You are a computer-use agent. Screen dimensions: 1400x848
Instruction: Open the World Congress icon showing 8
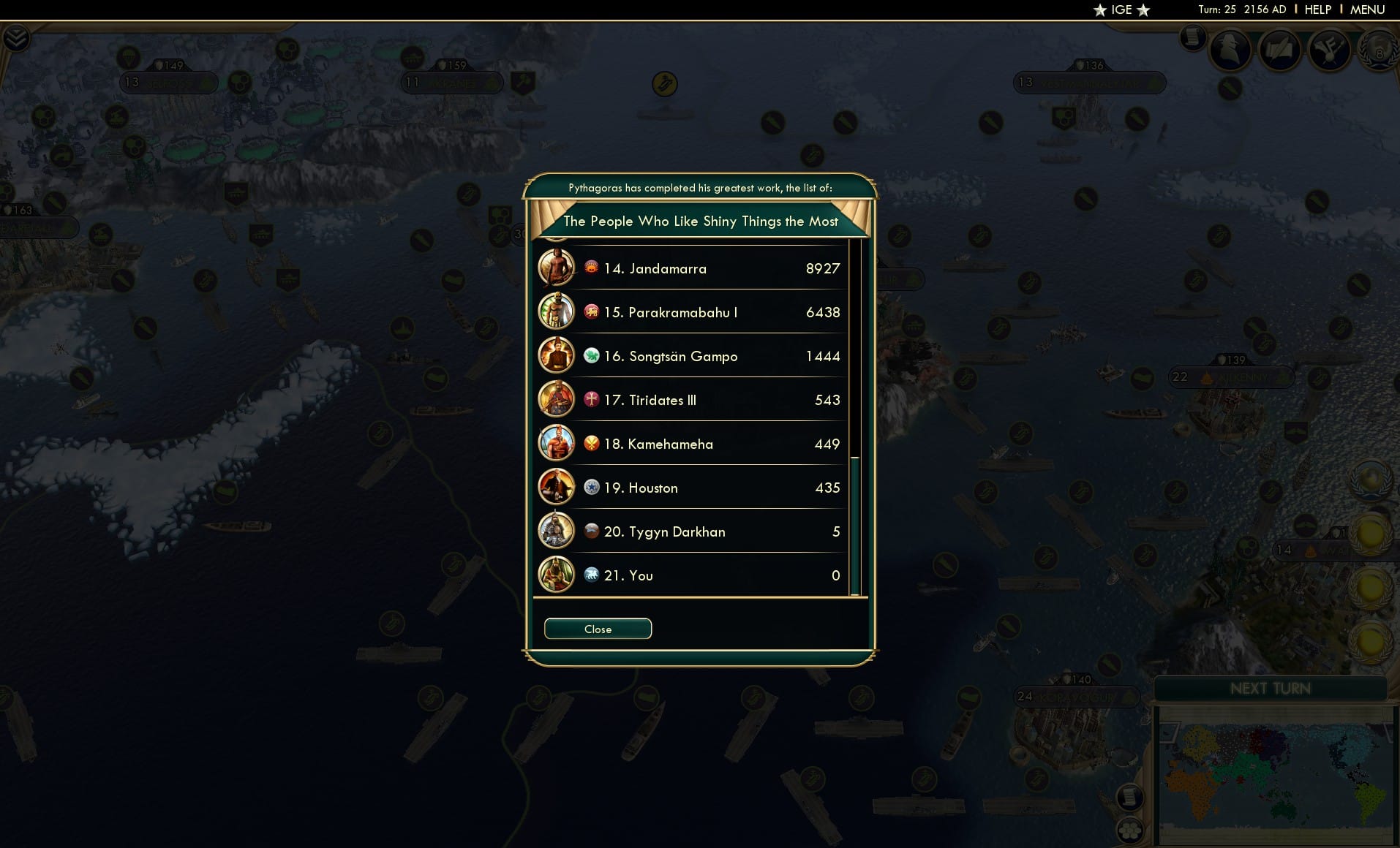coord(1378,51)
